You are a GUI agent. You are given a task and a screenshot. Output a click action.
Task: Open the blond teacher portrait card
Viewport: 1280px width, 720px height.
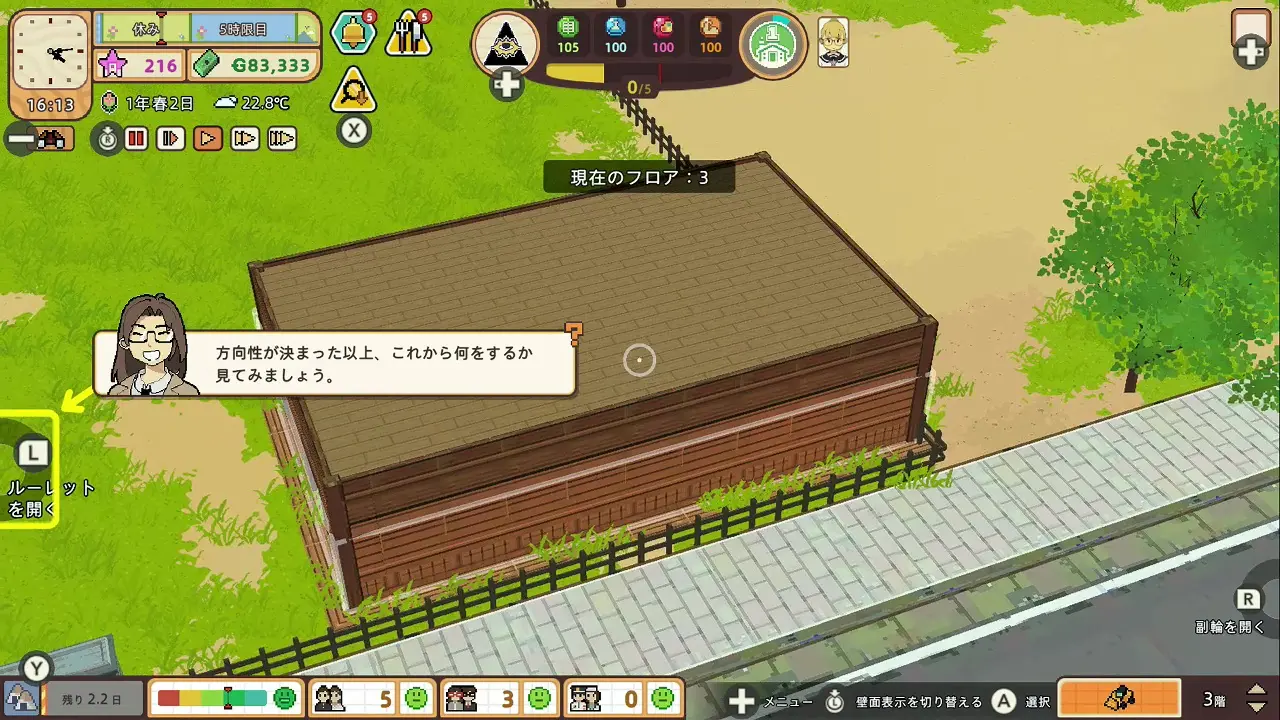pos(833,43)
